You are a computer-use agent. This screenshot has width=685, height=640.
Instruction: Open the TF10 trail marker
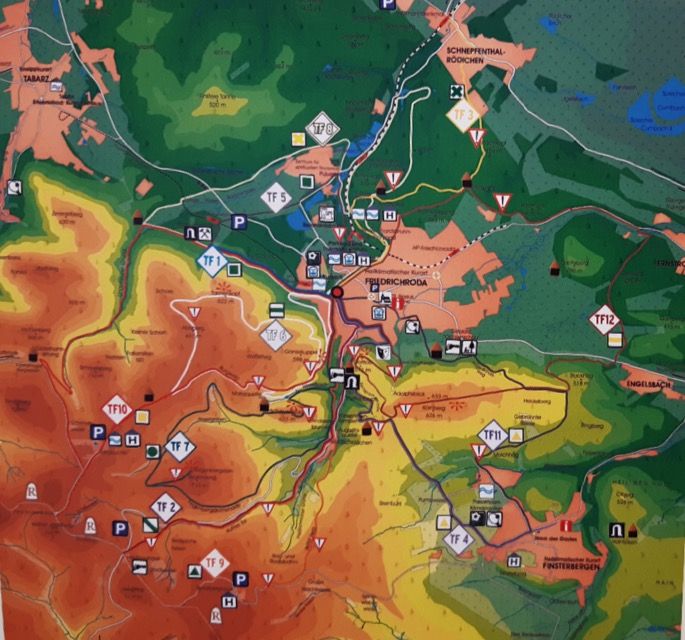click(x=117, y=410)
